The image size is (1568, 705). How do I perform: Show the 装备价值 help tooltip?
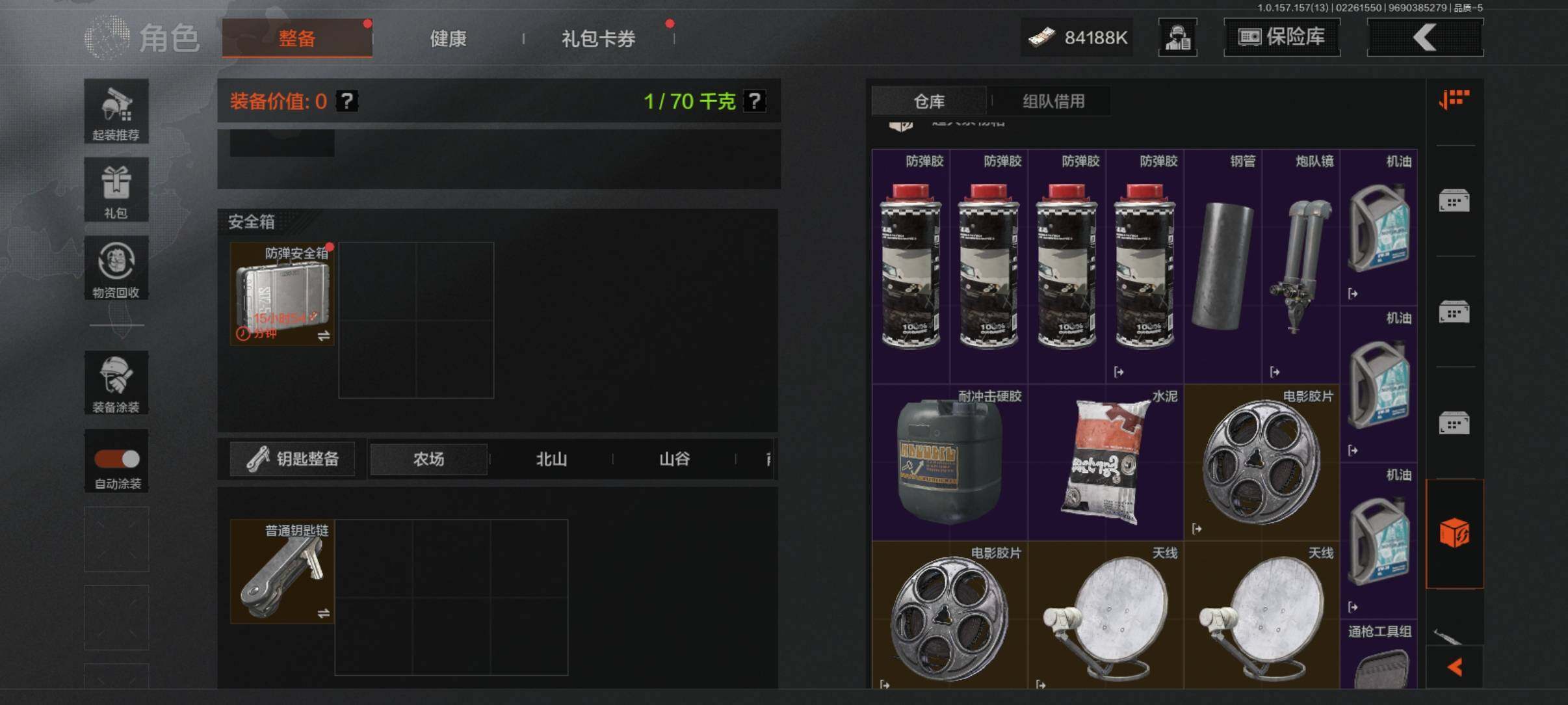pos(347,101)
